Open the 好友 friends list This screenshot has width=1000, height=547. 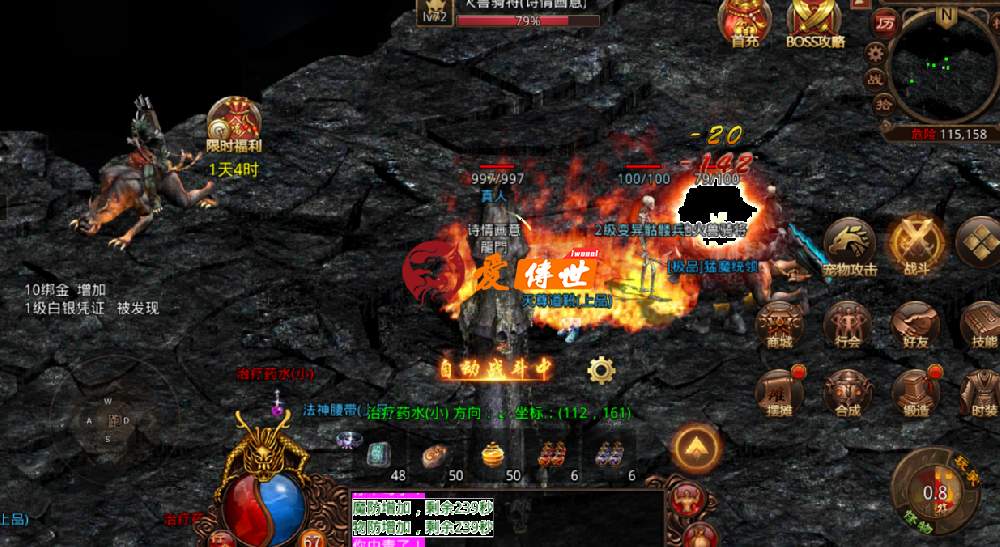coord(915,324)
